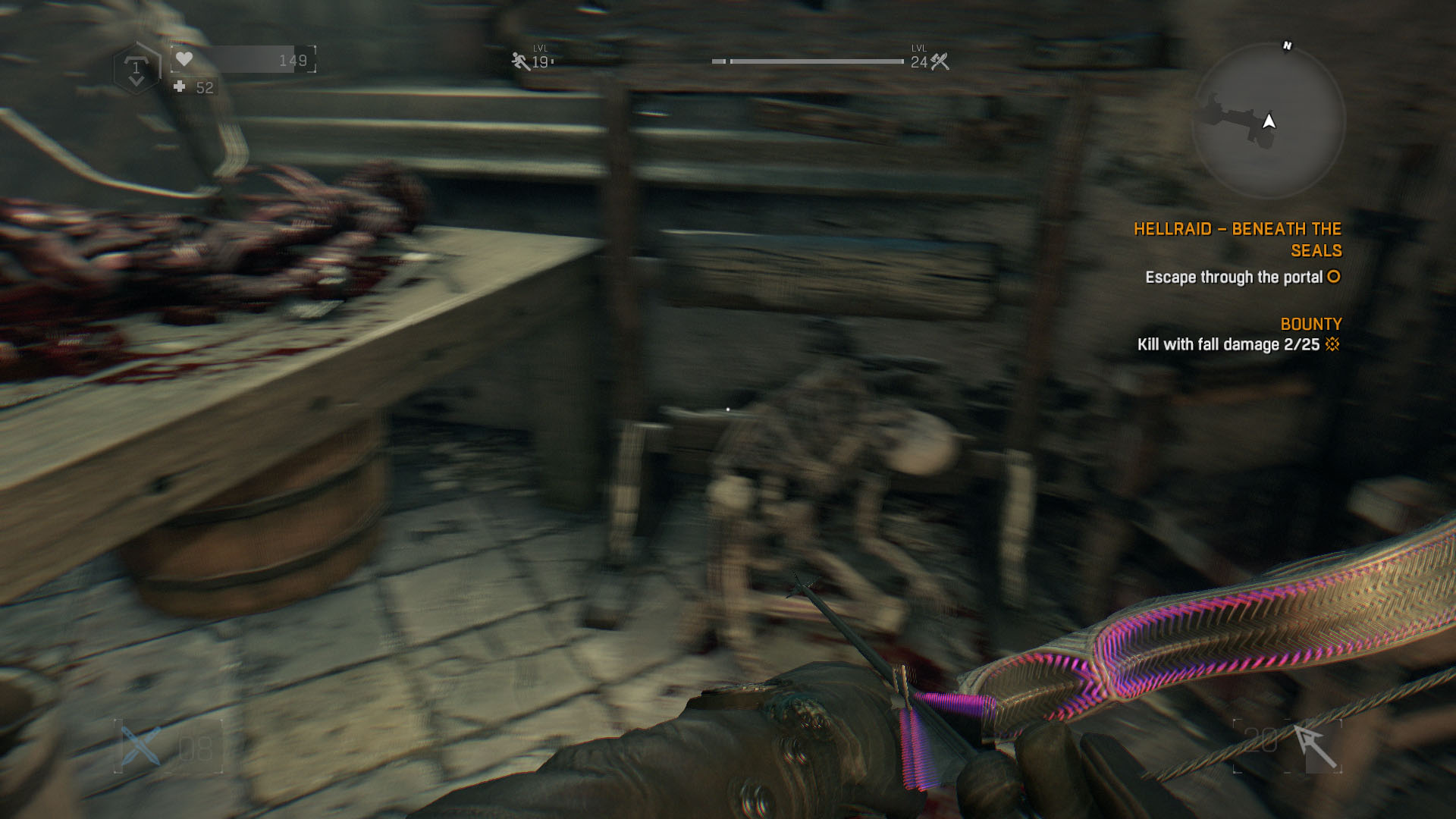This screenshot has width=1456, height=819.
Task: Click the medkit cross icon
Action: click(x=180, y=87)
